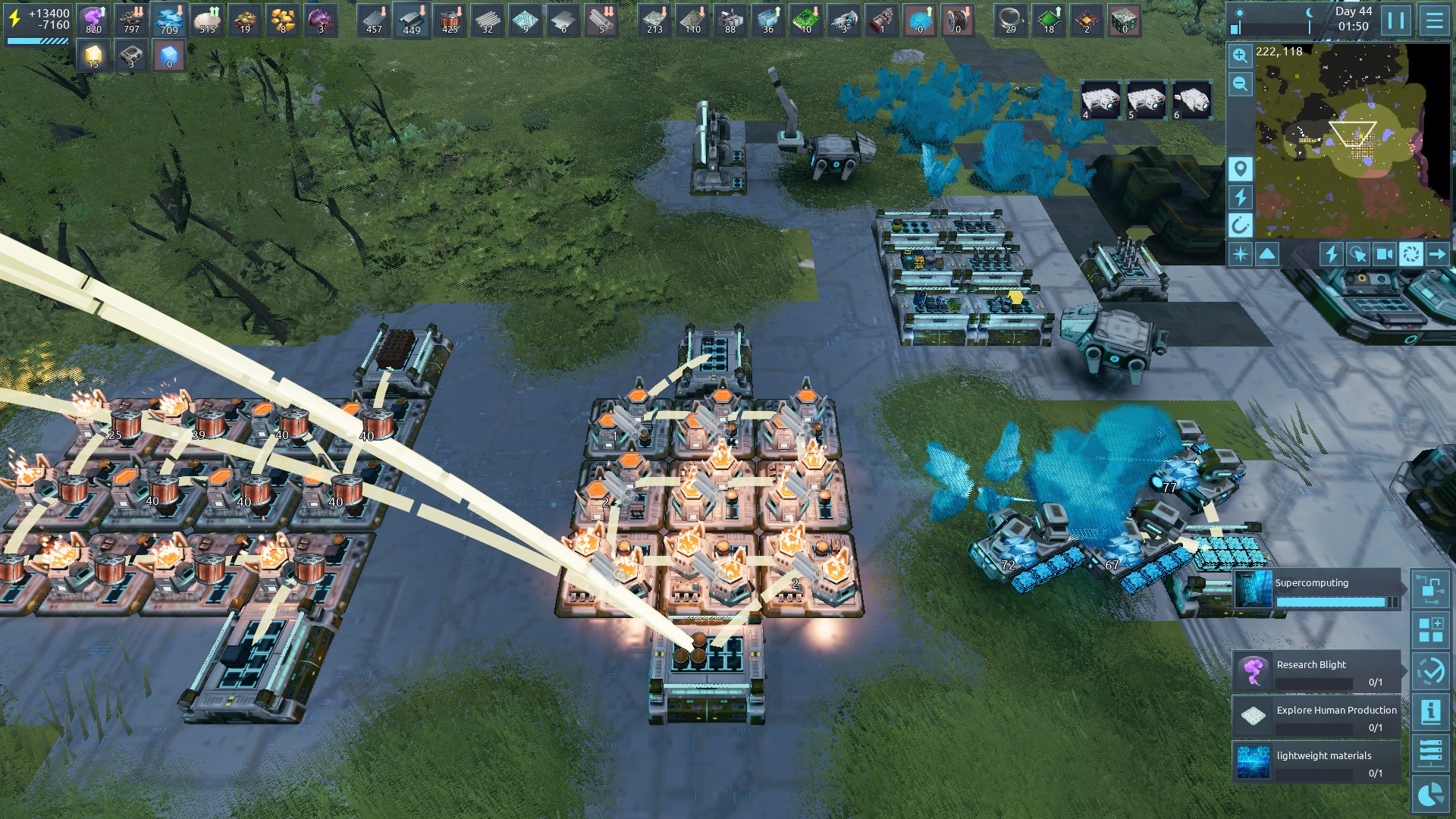The width and height of the screenshot is (1456, 819).
Task: Click the right arrow button under minimap
Action: [x=1437, y=254]
